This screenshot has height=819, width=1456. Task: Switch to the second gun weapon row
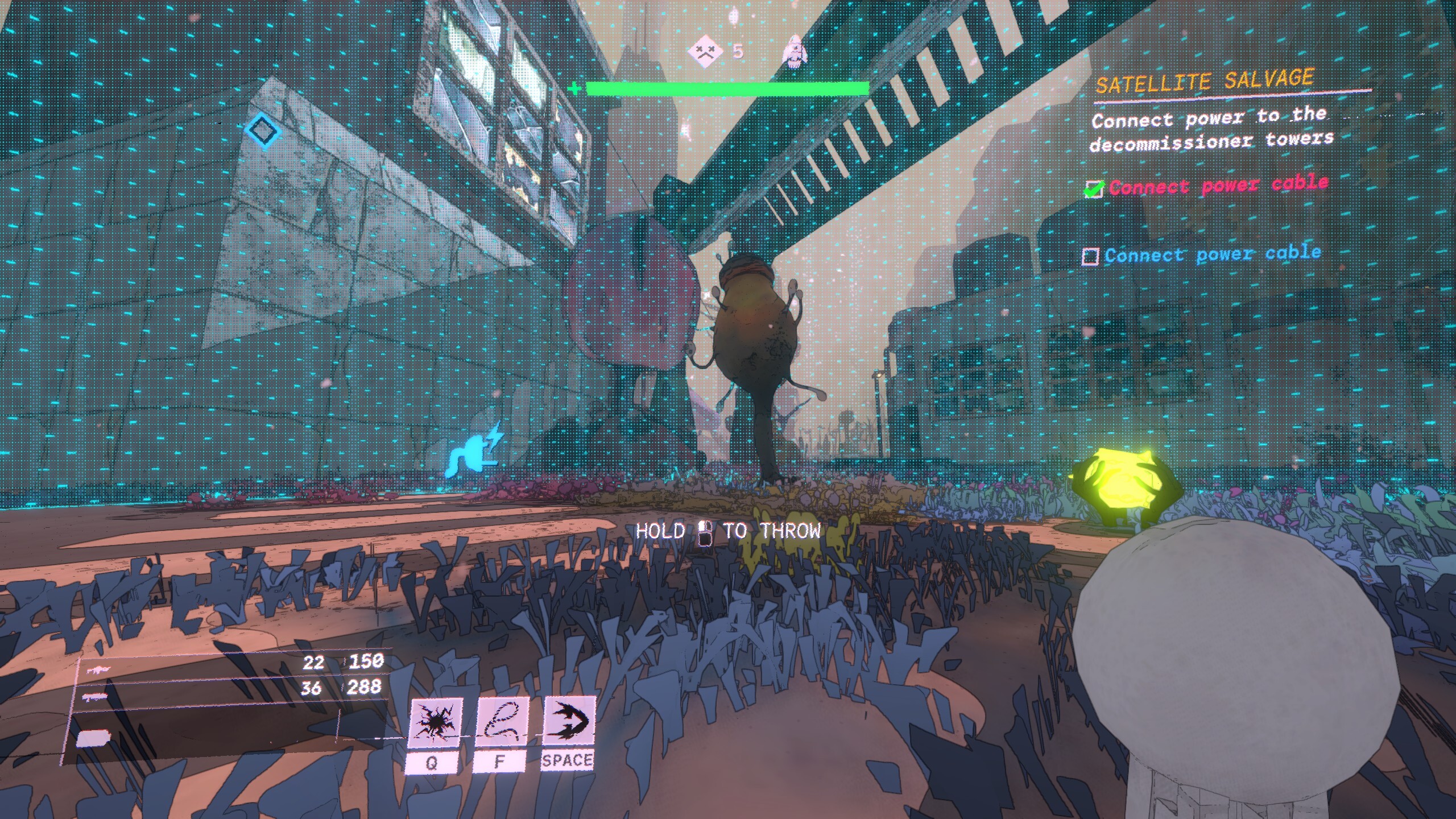click(x=227, y=690)
